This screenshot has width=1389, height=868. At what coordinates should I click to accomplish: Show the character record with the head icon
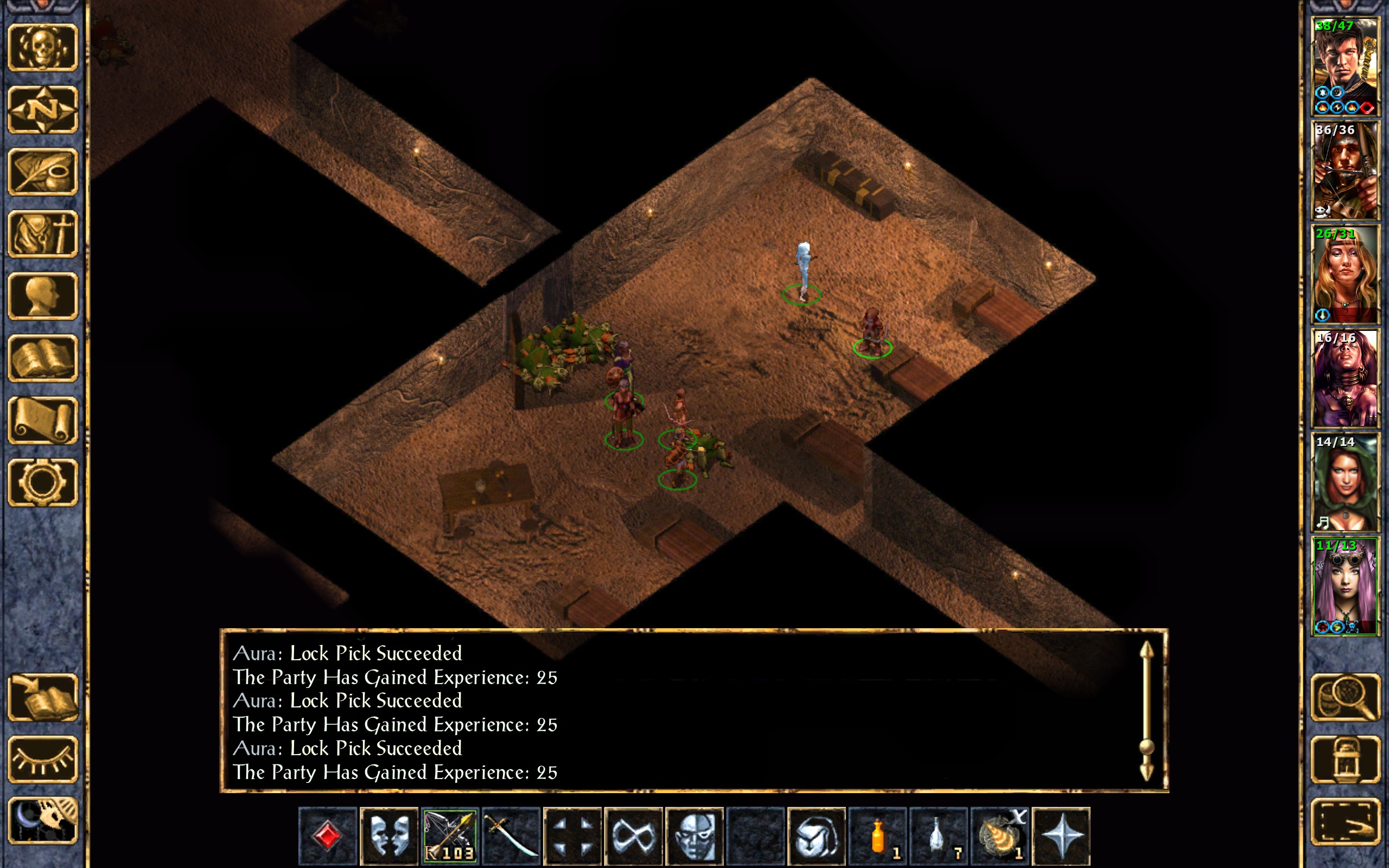tap(42, 296)
